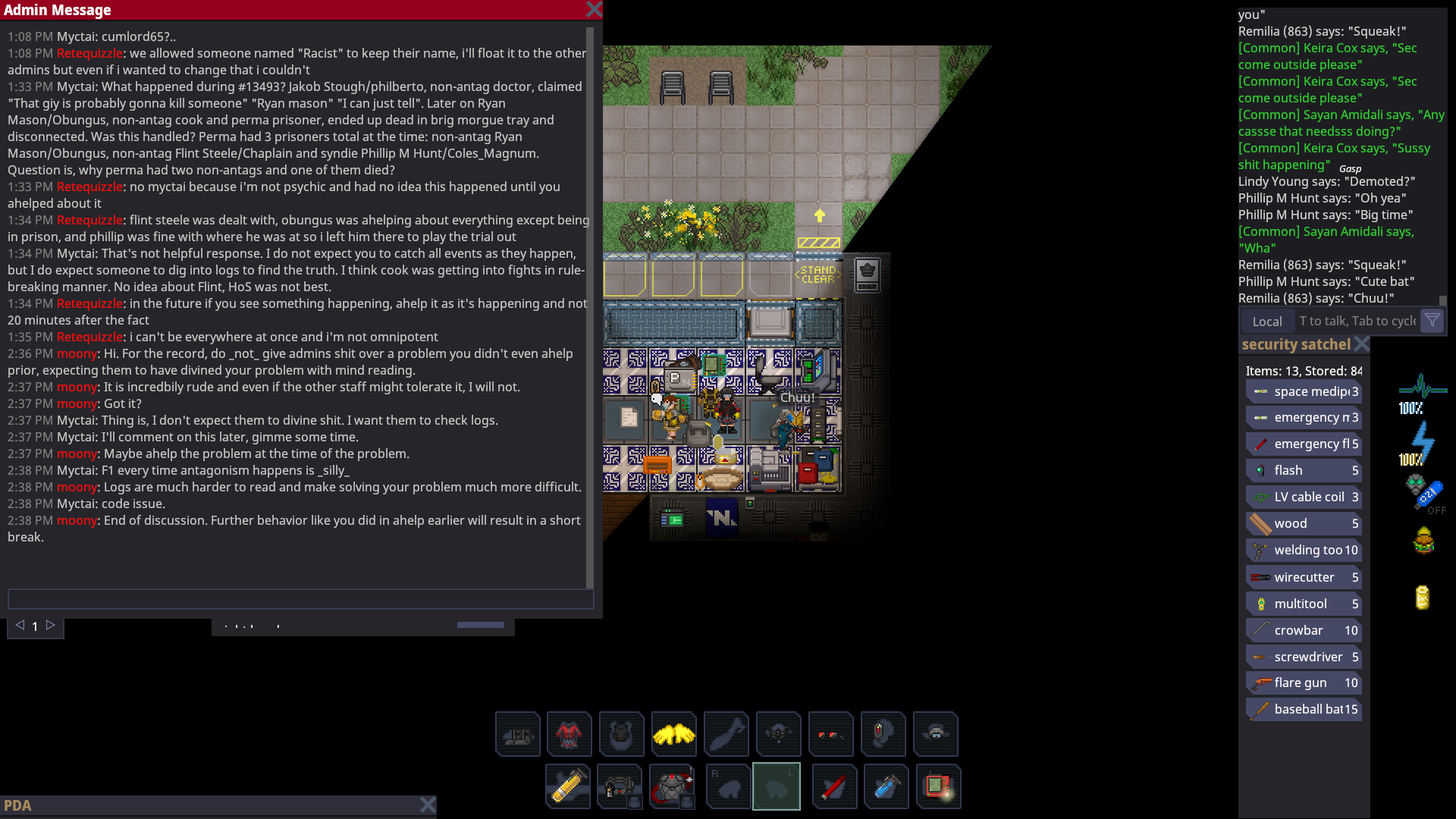Close the PDA window
1456x819 pixels.
428,805
